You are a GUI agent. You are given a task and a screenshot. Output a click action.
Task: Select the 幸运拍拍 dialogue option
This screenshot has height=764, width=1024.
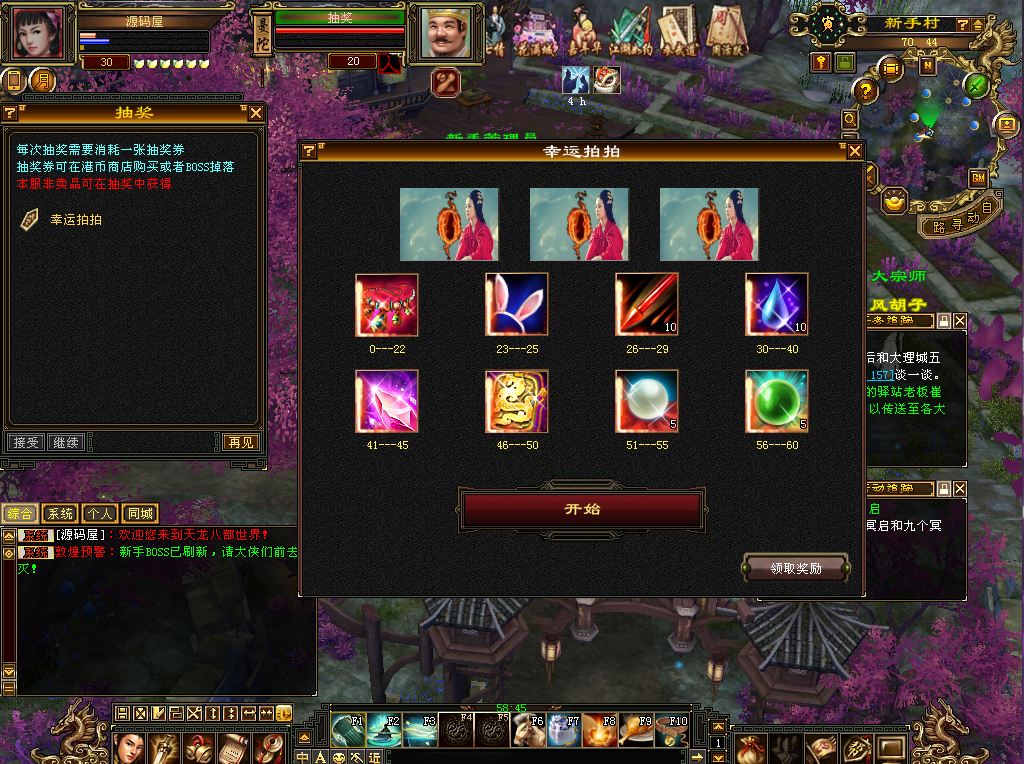[76, 220]
